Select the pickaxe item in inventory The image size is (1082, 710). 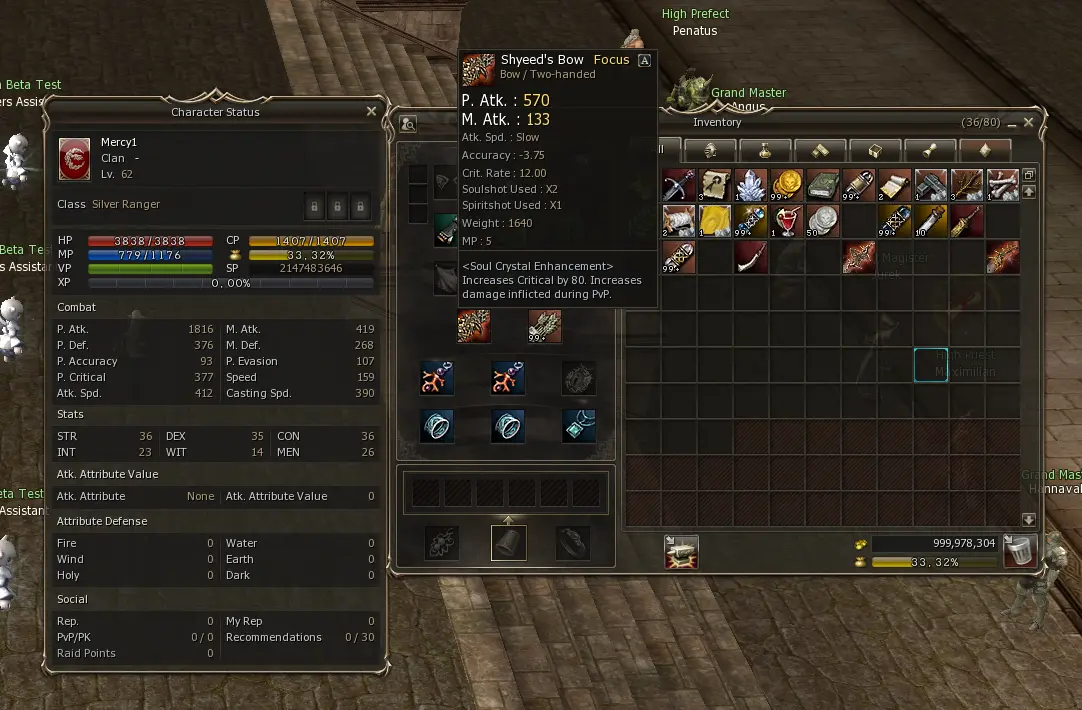click(x=679, y=185)
